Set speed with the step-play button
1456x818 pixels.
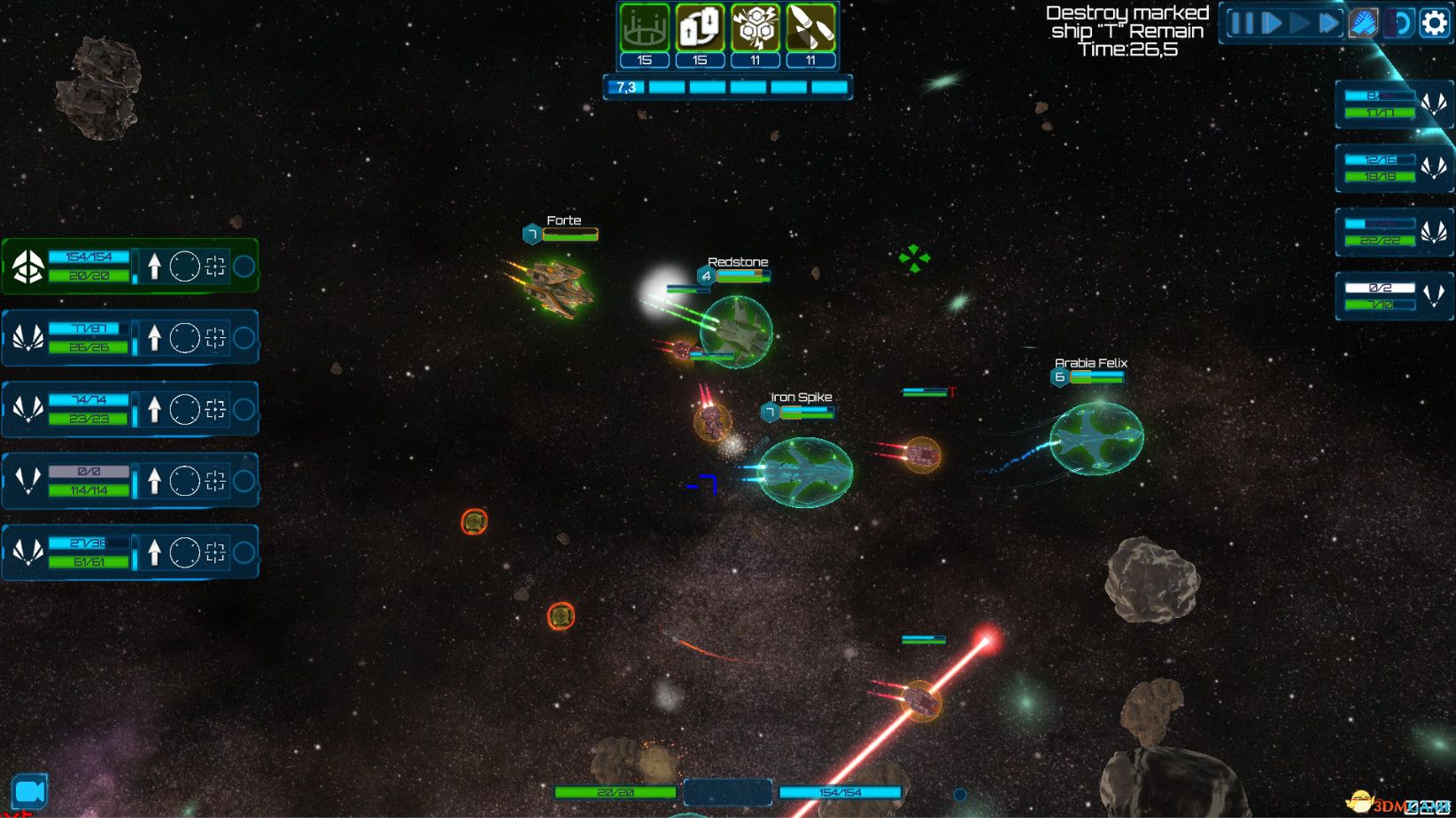[x=1272, y=23]
